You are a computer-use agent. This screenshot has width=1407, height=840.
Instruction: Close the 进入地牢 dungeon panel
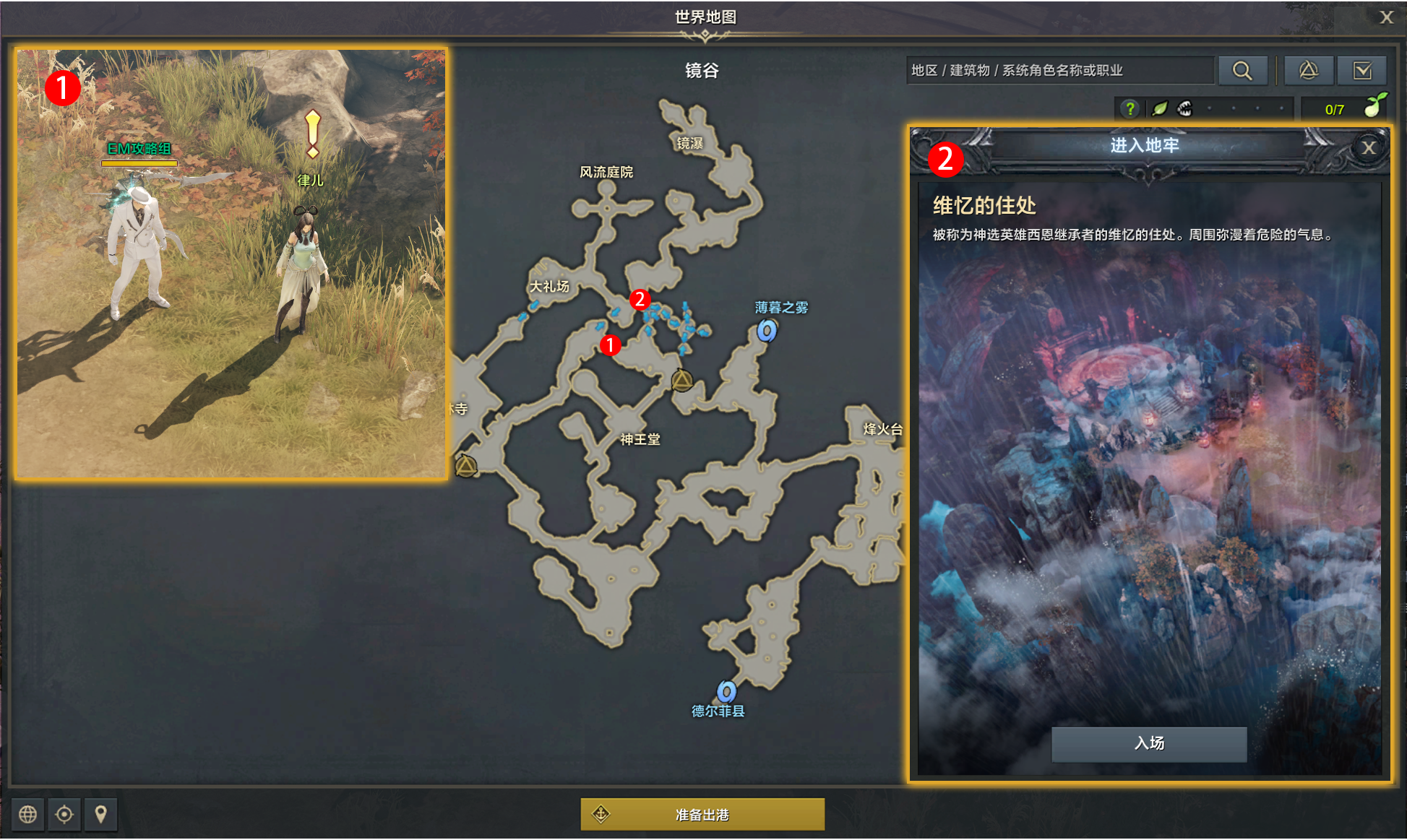click(x=1368, y=148)
